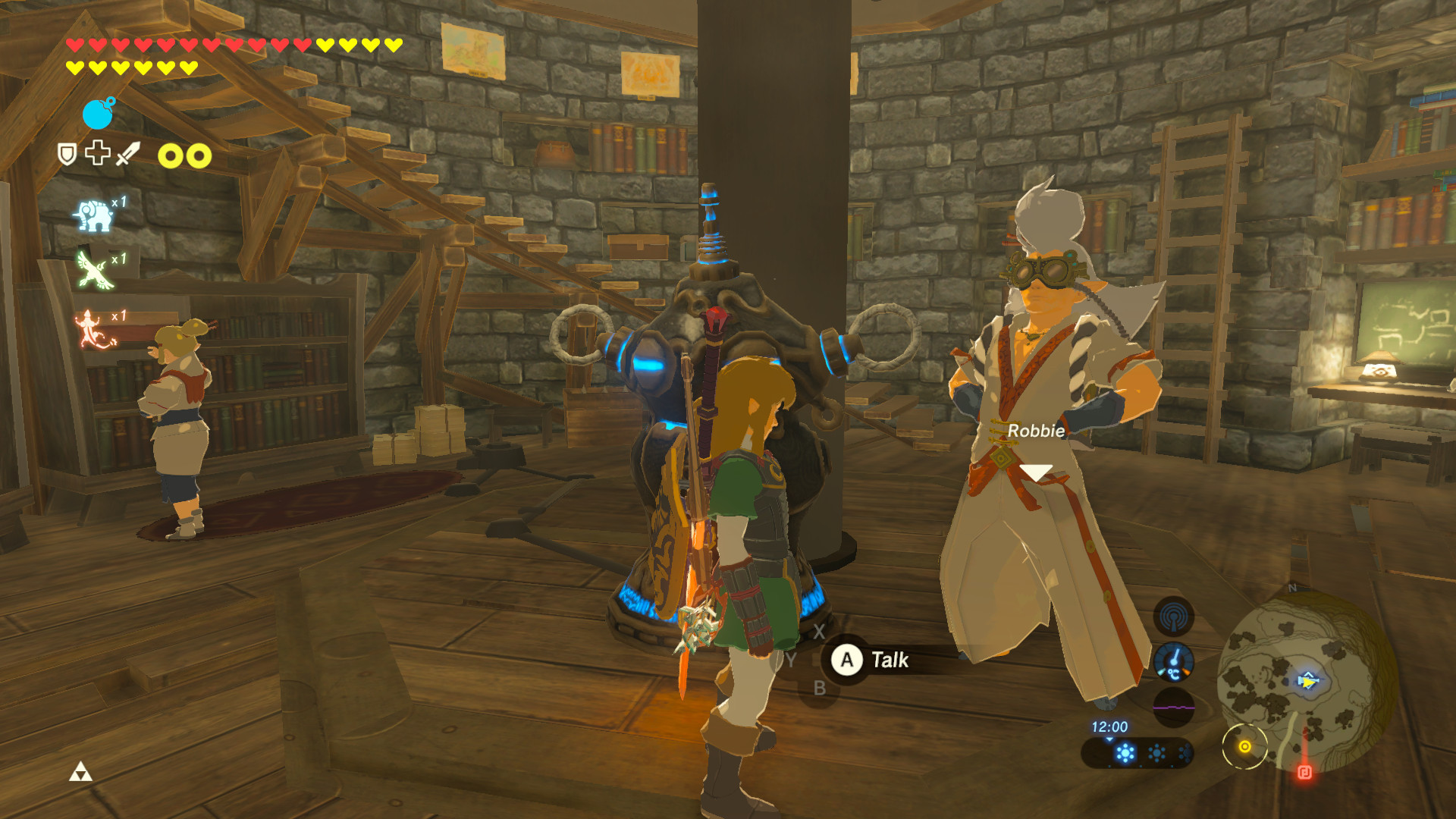The height and width of the screenshot is (819, 1456).
Task: Click the sword attack icon
Action: pyautogui.click(x=127, y=154)
